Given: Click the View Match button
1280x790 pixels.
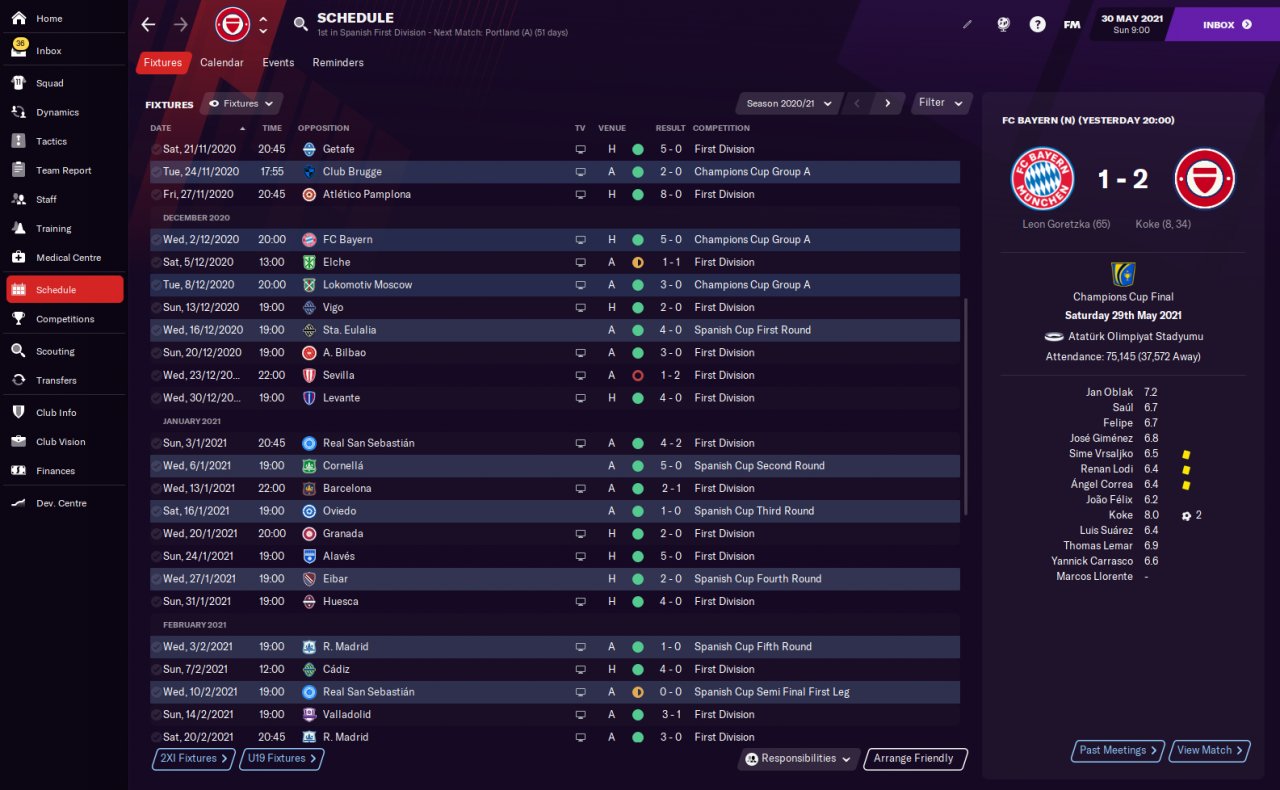Looking at the screenshot, I should [1210, 750].
